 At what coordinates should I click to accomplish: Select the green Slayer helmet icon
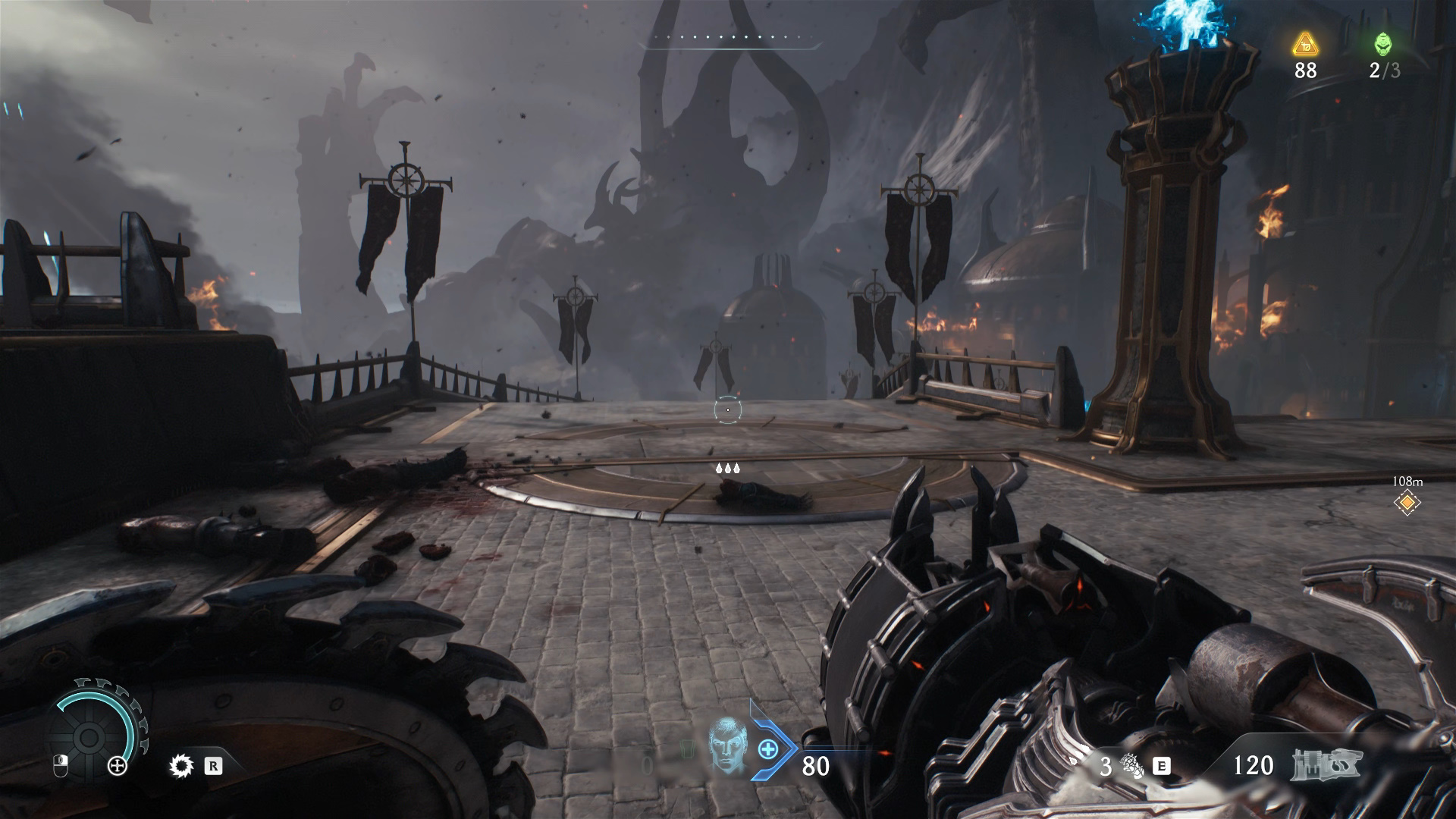[x=1383, y=45]
